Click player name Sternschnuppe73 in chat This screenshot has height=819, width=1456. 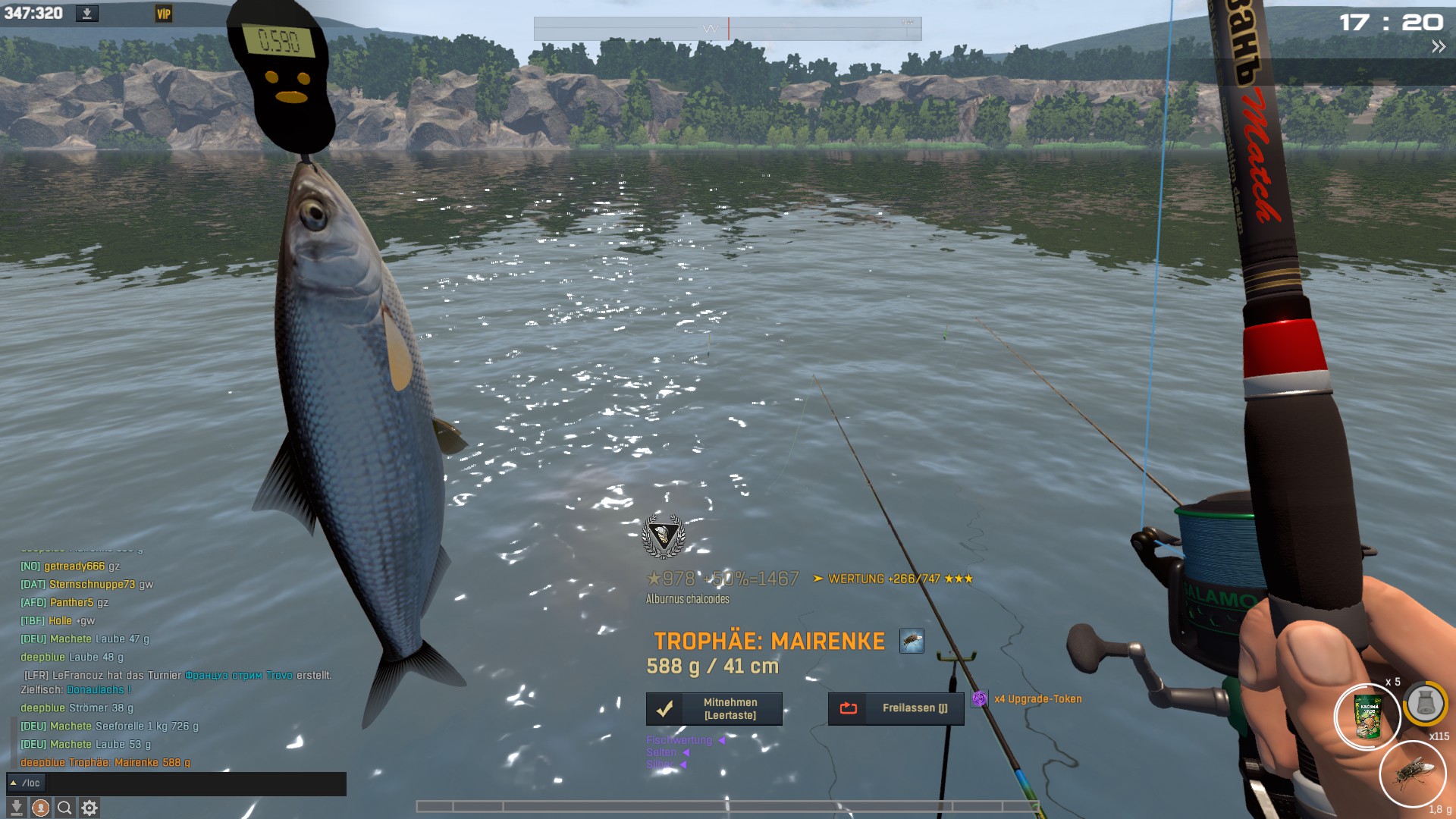92,584
